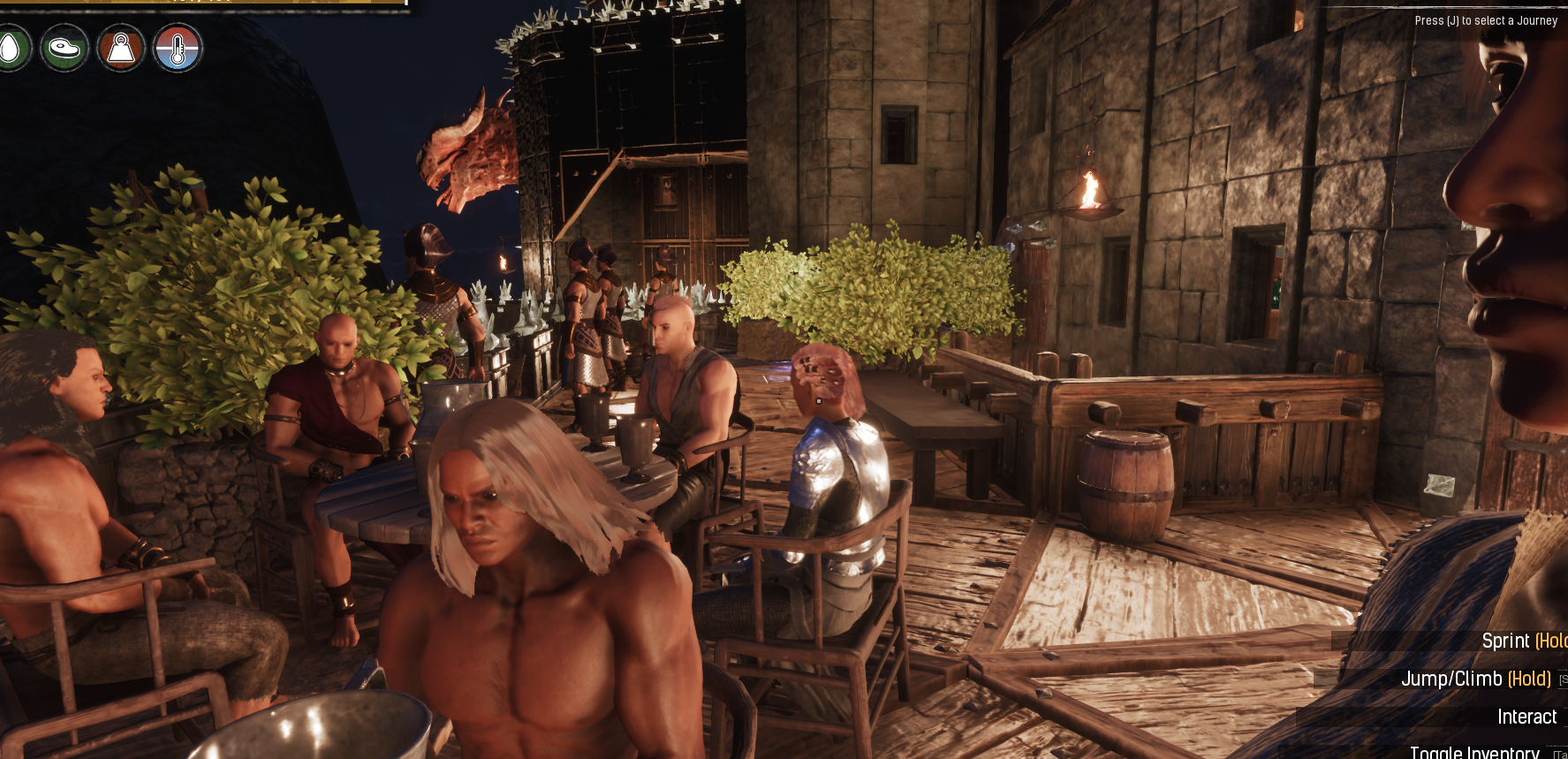Click the weight encumbrance icon
This screenshot has width=1568, height=759.
pyautogui.click(x=121, y=48)
